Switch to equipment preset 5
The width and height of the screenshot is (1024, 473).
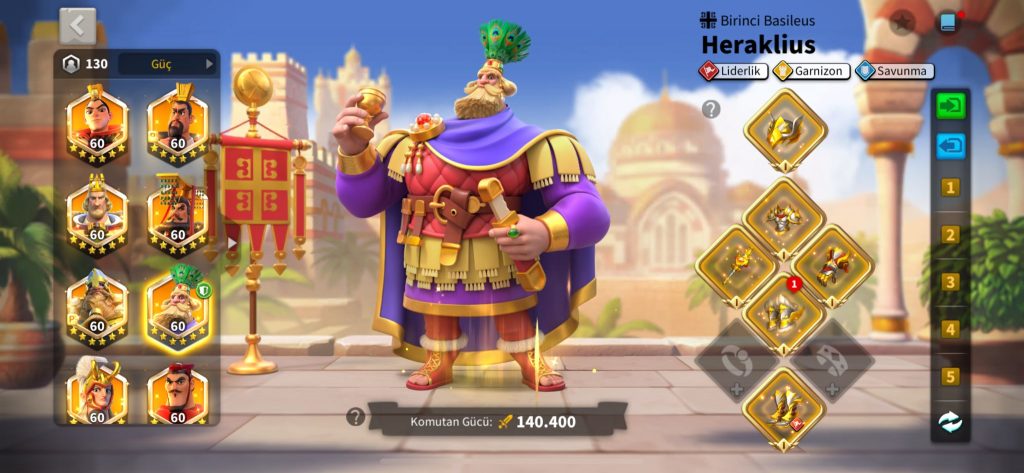pyautogui.click(x=950, y=377)
